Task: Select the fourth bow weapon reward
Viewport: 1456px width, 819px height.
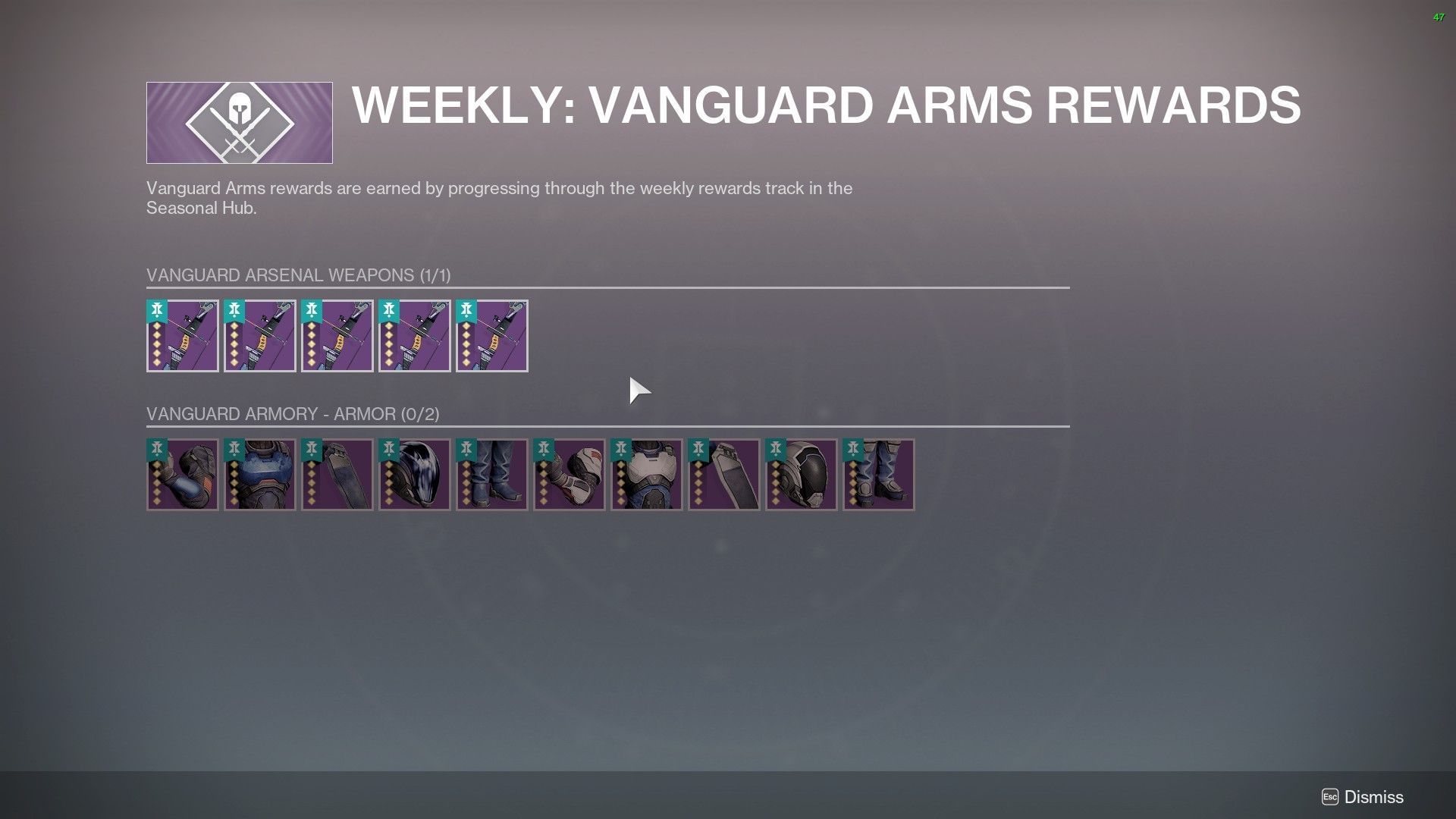Action: (415, 336)
